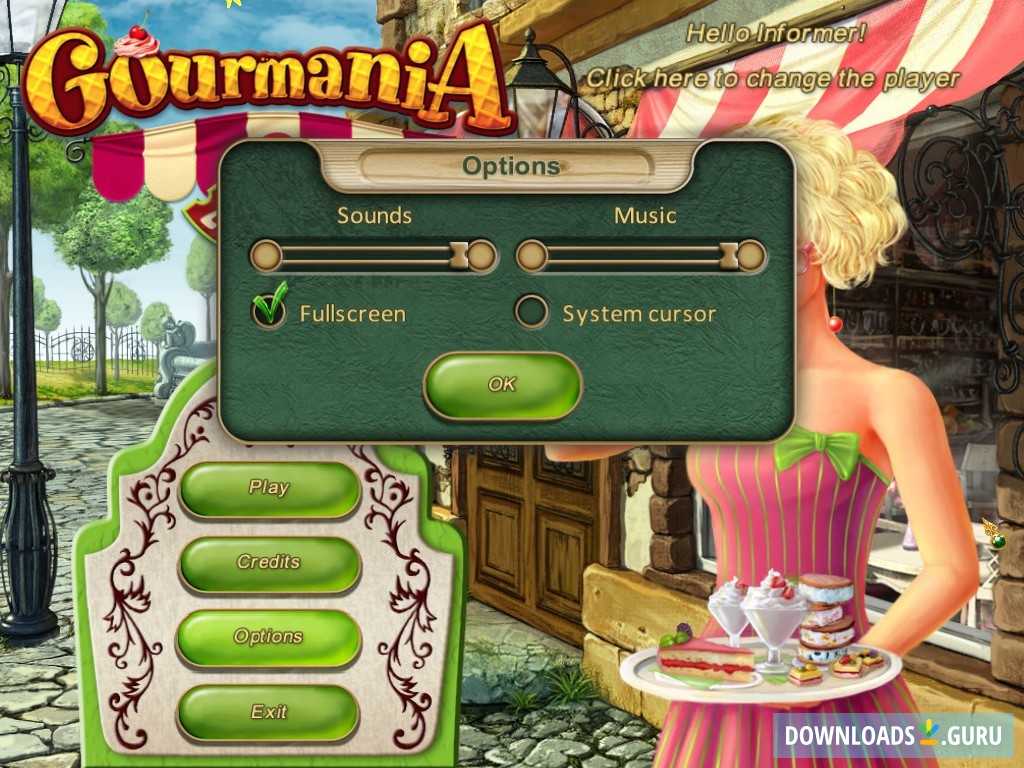Screen dimensions: 1024x768
Task: Exit the game
Action: click(x=269, y=712)
